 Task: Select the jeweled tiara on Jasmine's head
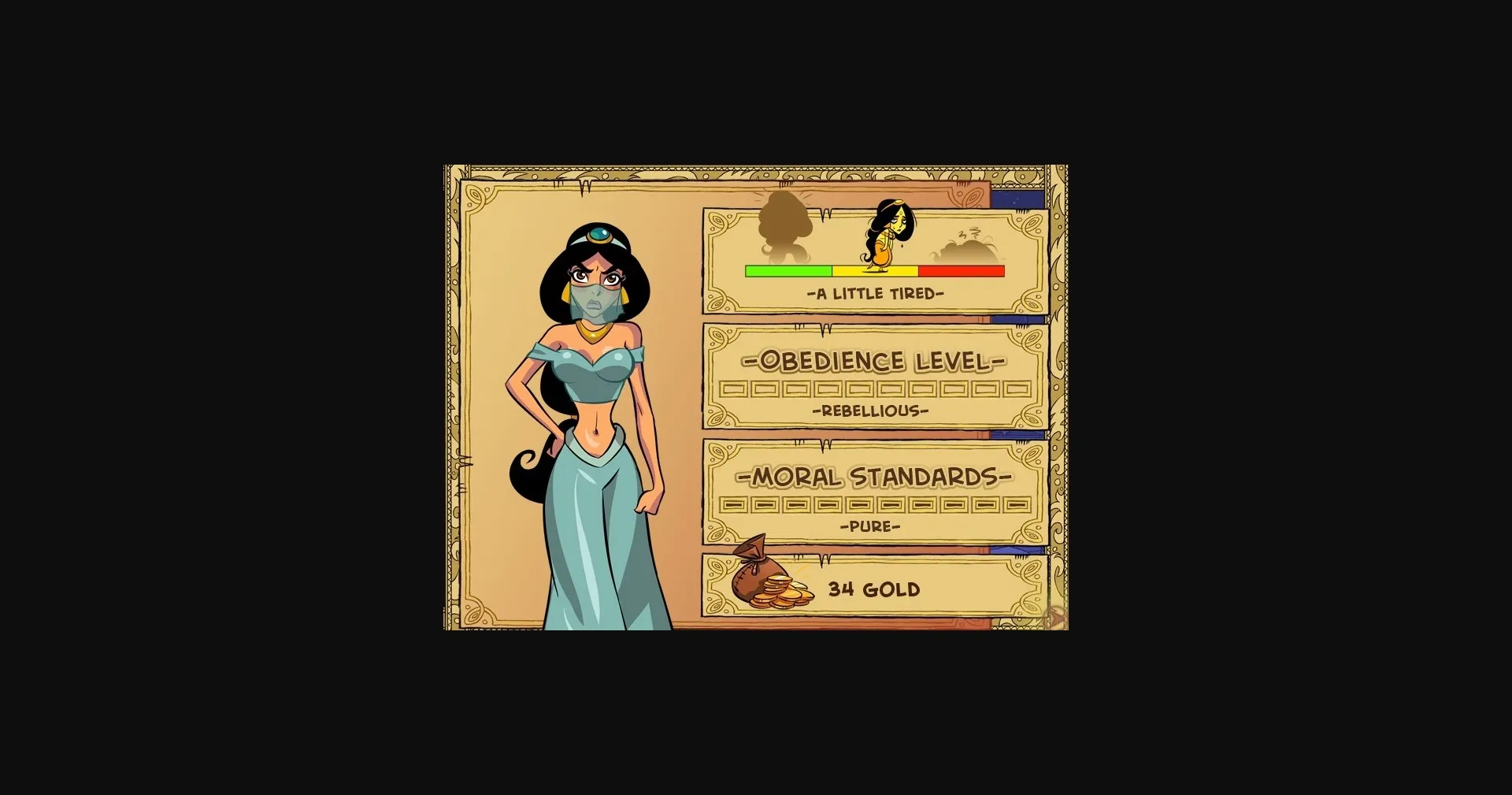pos(598,233)
